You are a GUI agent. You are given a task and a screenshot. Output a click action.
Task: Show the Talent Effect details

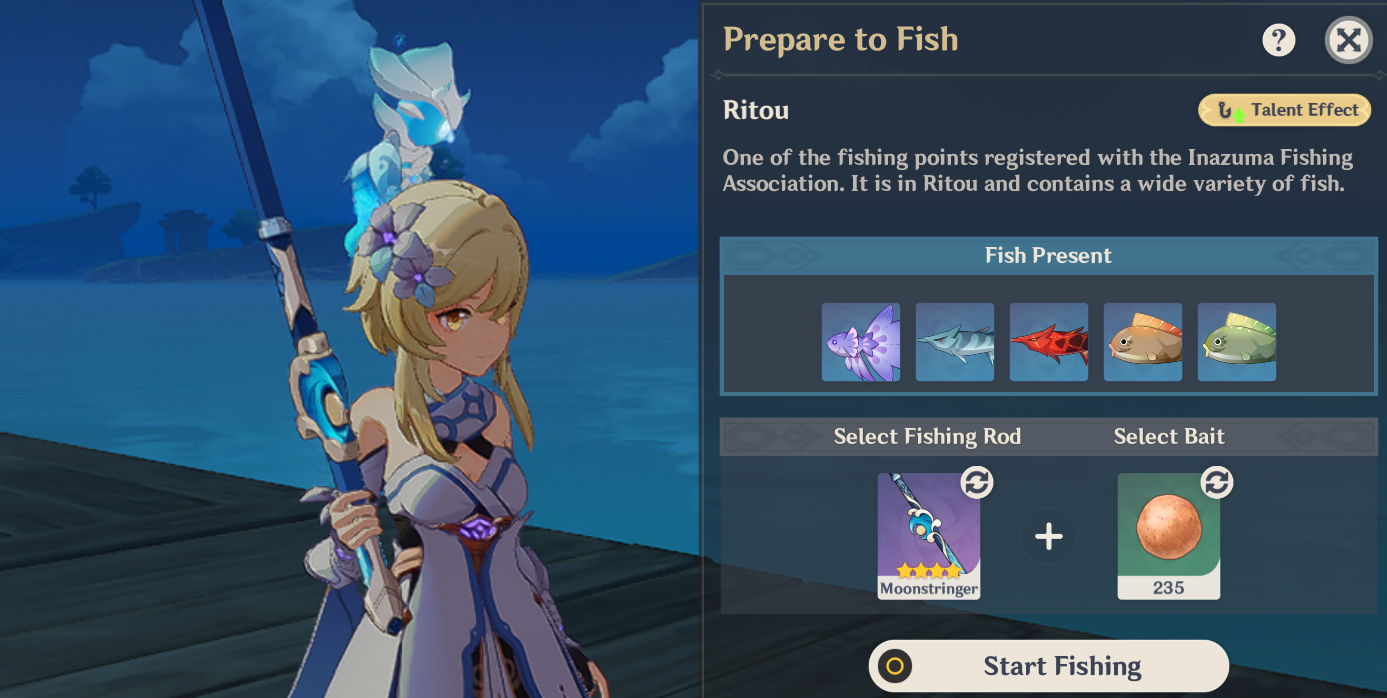[1284, 111]
